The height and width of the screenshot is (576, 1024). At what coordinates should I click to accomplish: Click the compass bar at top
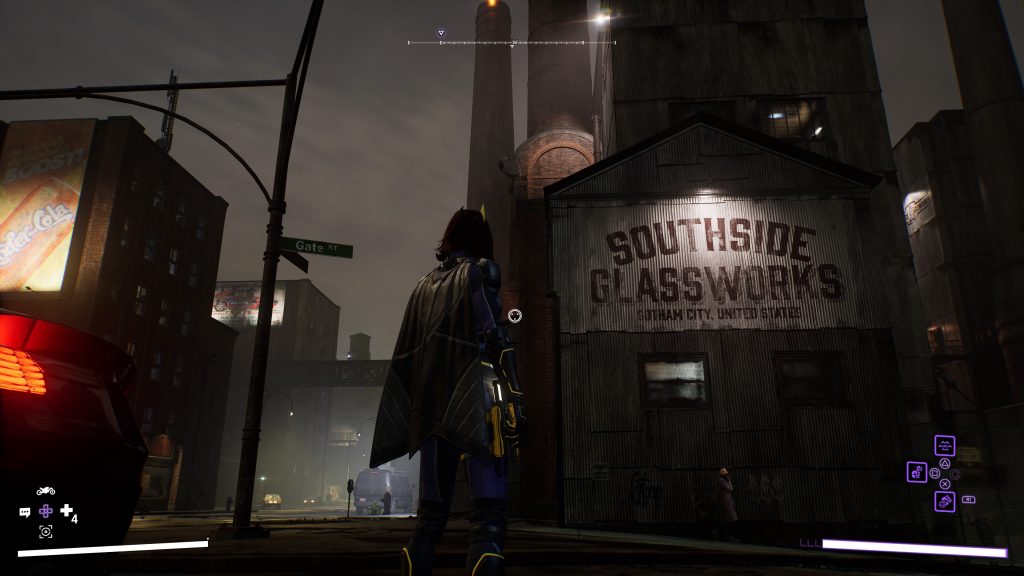(511, 43)
